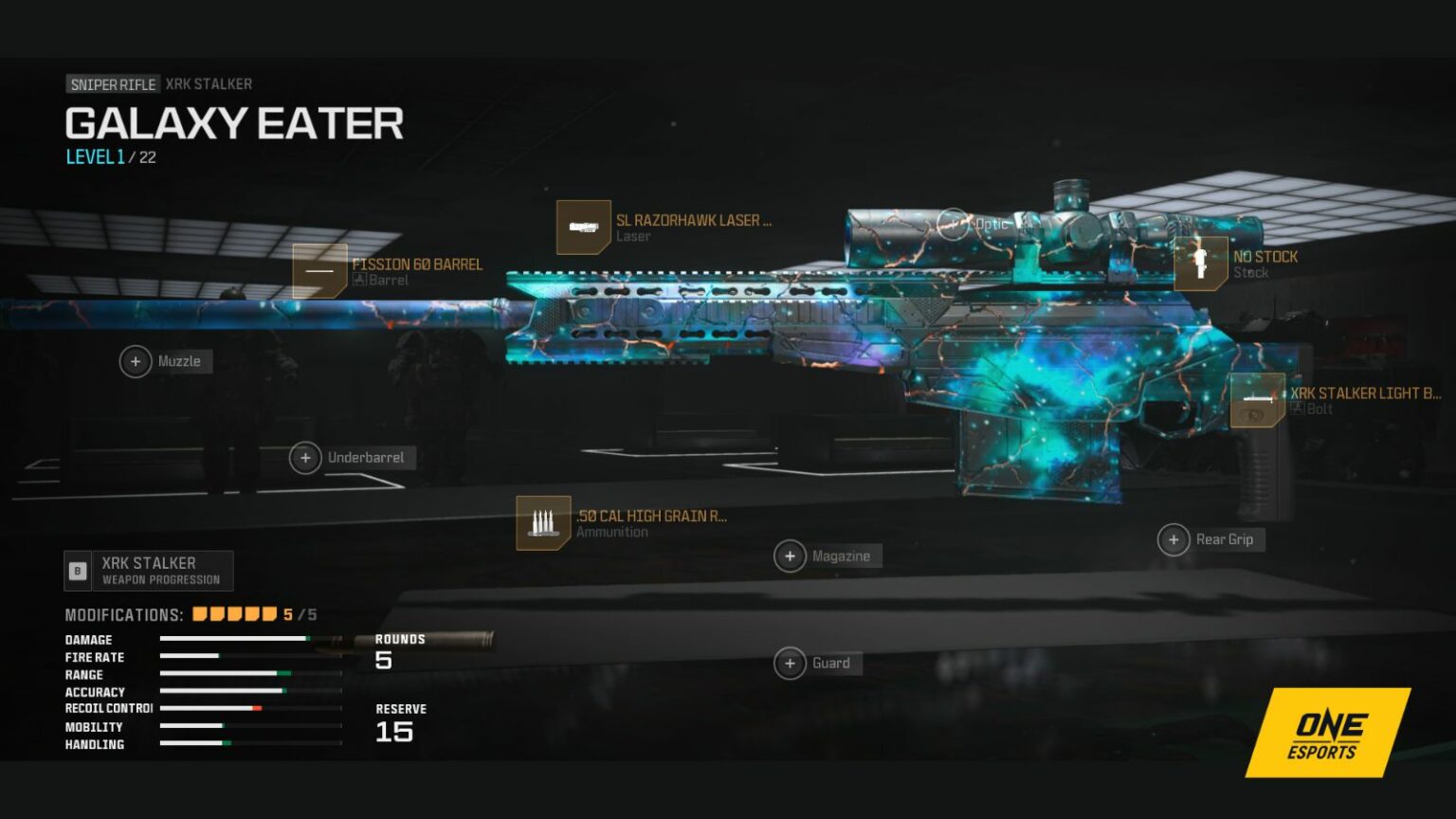Add a Magazine attachment
Viewport: 1456px width, 819px height.
coord(790,556)
